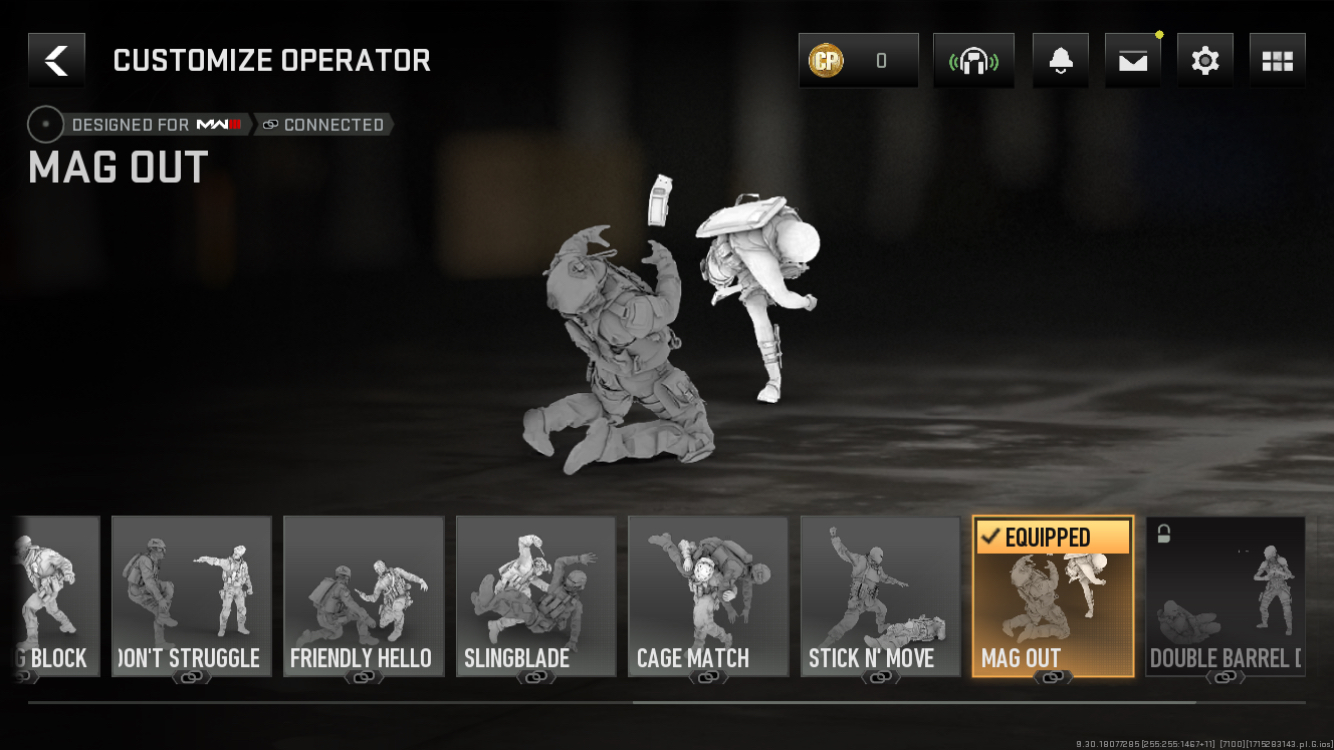Open the grid main menu

pos(1277,60)
